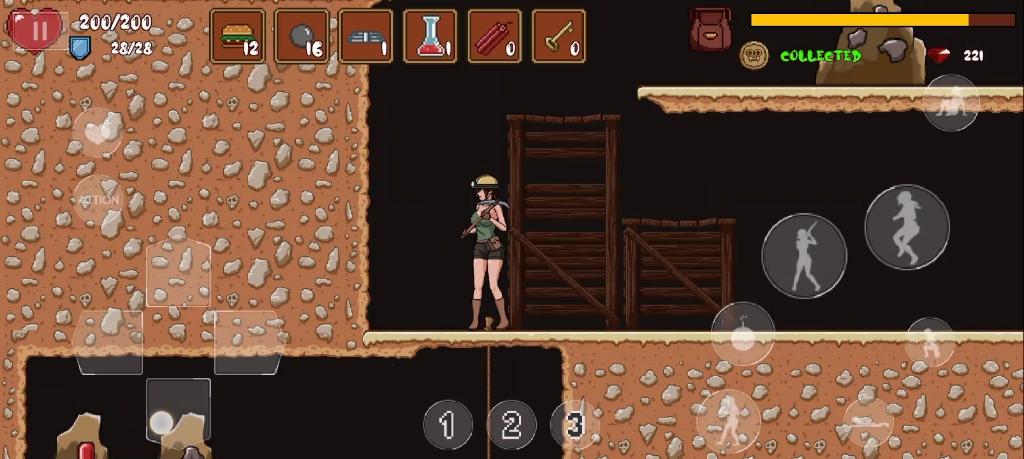Choose the bomb item slot

click(302, 37)
